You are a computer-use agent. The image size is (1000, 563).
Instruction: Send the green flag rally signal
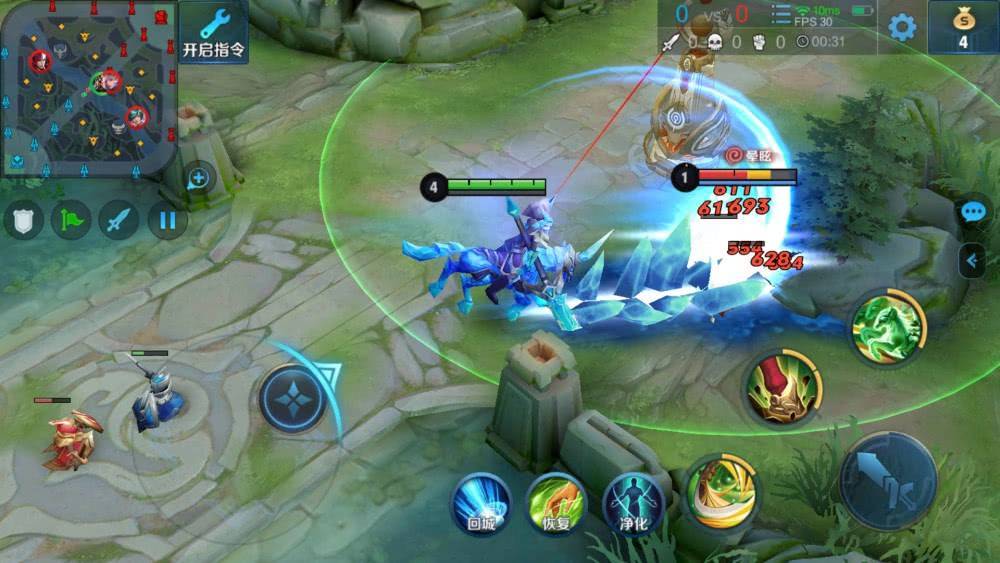tap(71, 220)
